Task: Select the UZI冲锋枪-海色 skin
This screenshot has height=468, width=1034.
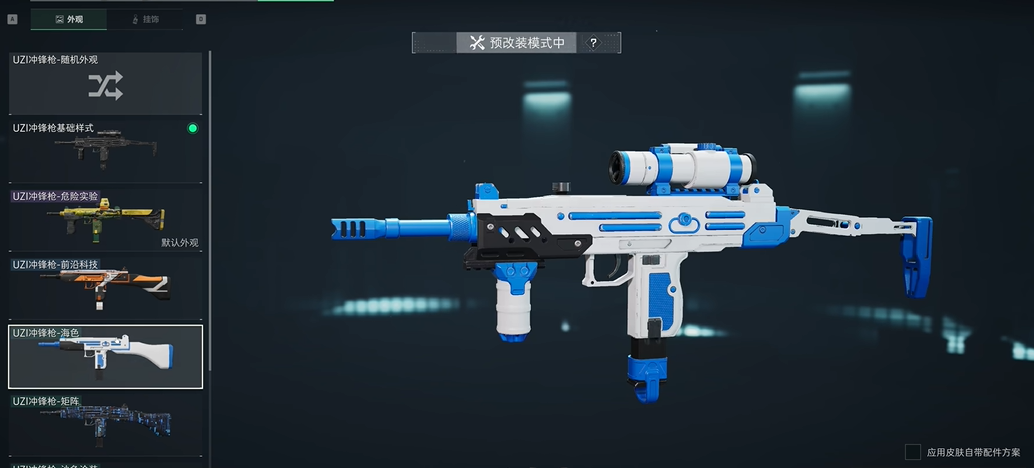Action: click(x=105, y=356)
